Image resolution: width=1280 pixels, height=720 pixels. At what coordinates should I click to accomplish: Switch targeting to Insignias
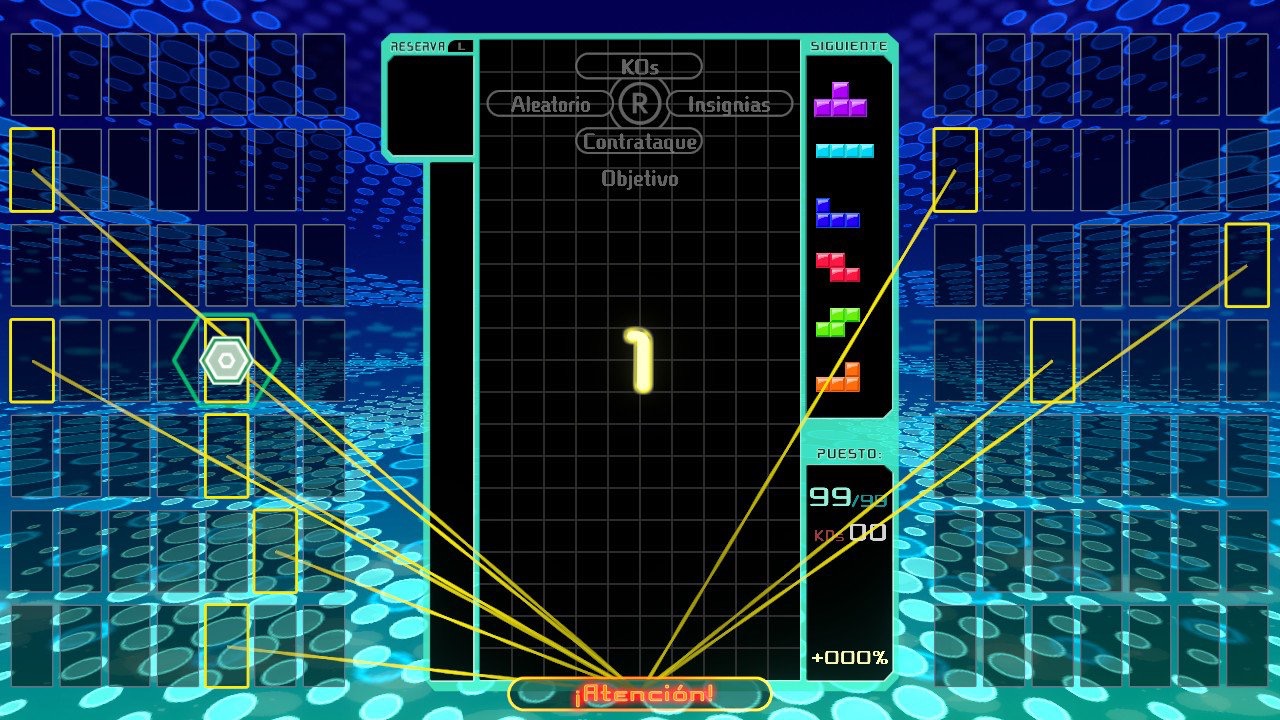pos(729,104)
